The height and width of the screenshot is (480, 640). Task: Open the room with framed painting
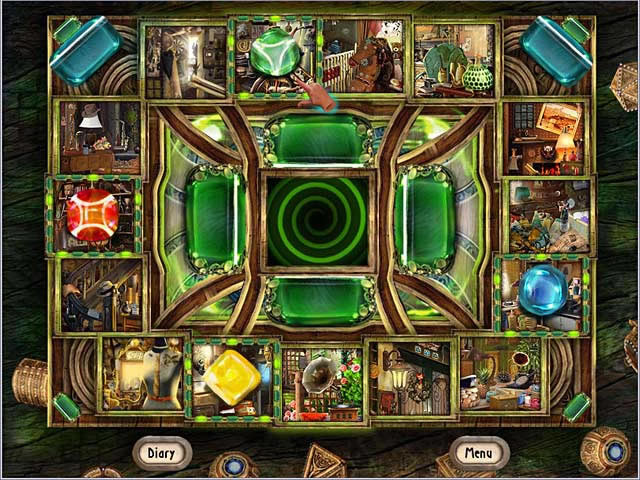(x=544, y=135)
